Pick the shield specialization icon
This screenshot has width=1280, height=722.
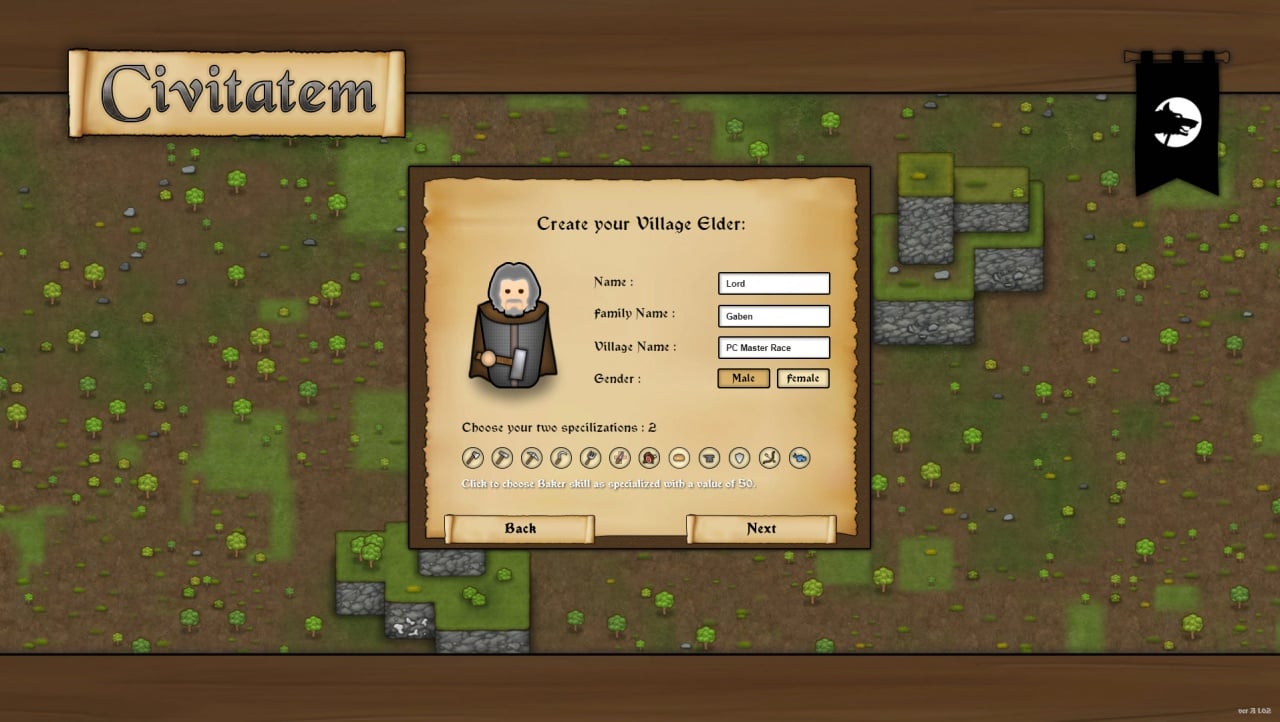click(x=739, y=458)
